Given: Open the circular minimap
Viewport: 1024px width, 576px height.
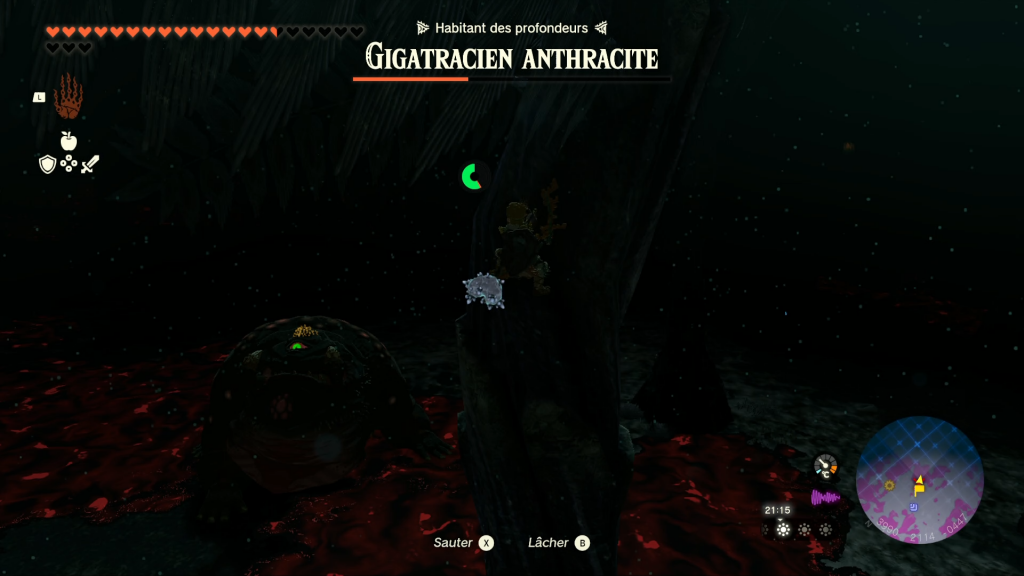Looking at the screenshot, I should [x=919, y=480].
